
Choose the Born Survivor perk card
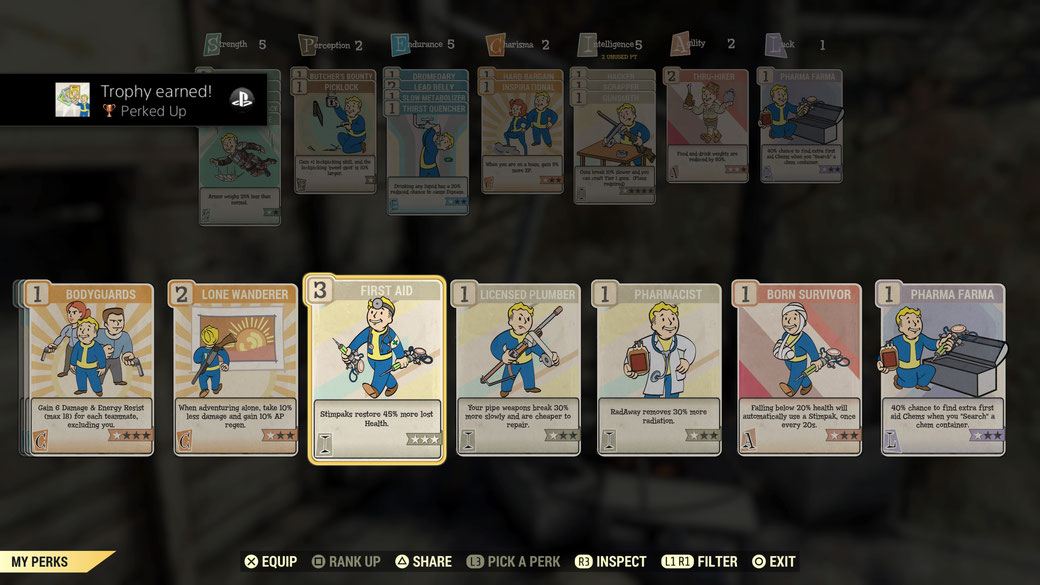(x=799, y=370)
